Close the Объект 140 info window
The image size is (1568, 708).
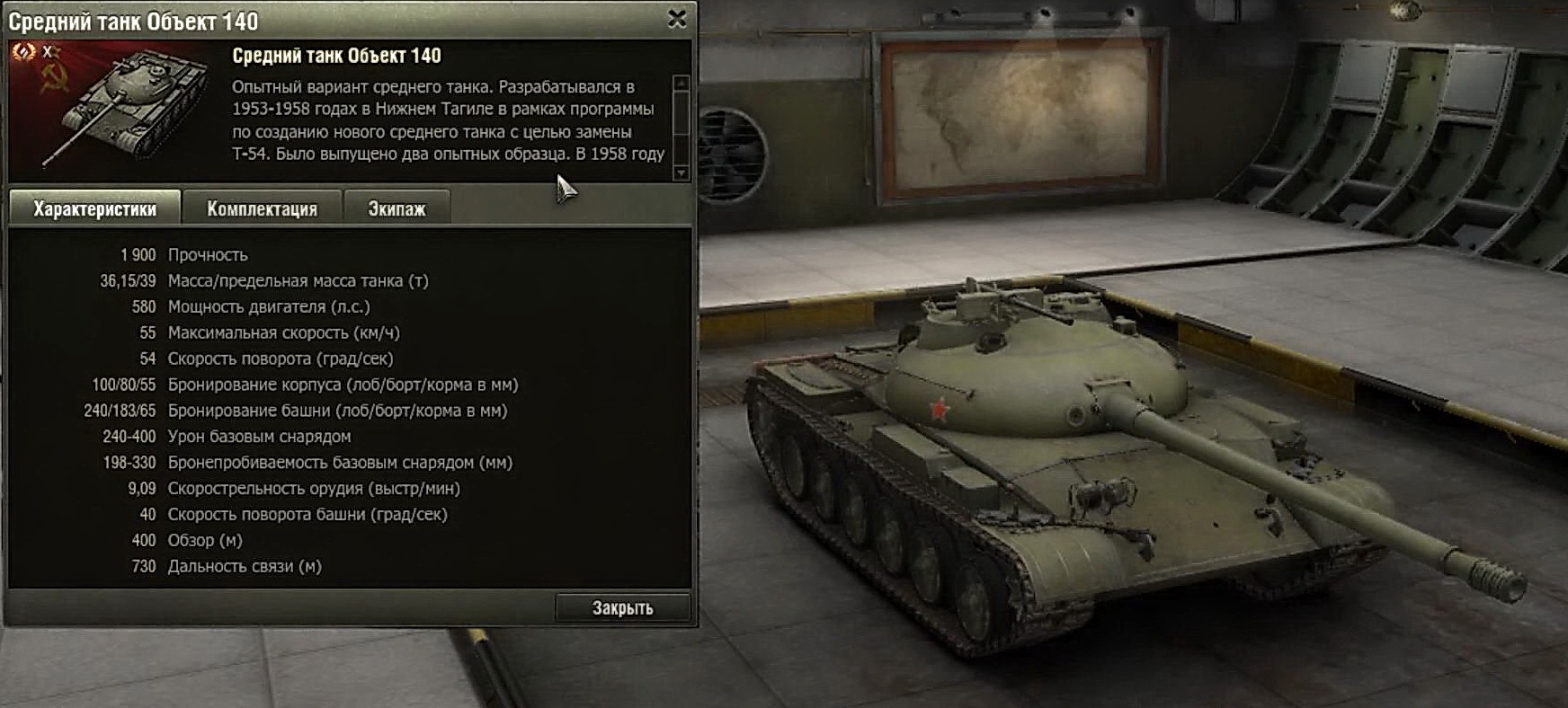677,19
